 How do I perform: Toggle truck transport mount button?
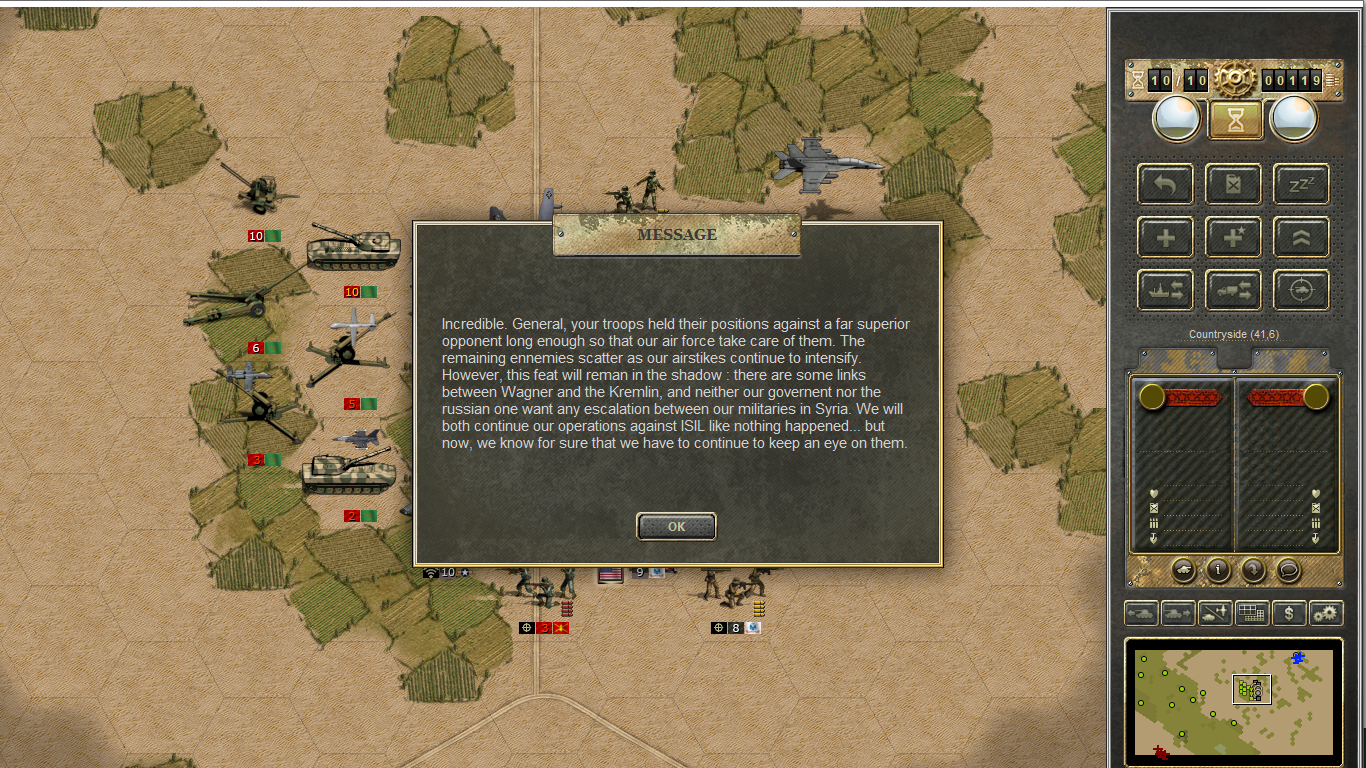pyautogui.click(x=1233, y=291)
